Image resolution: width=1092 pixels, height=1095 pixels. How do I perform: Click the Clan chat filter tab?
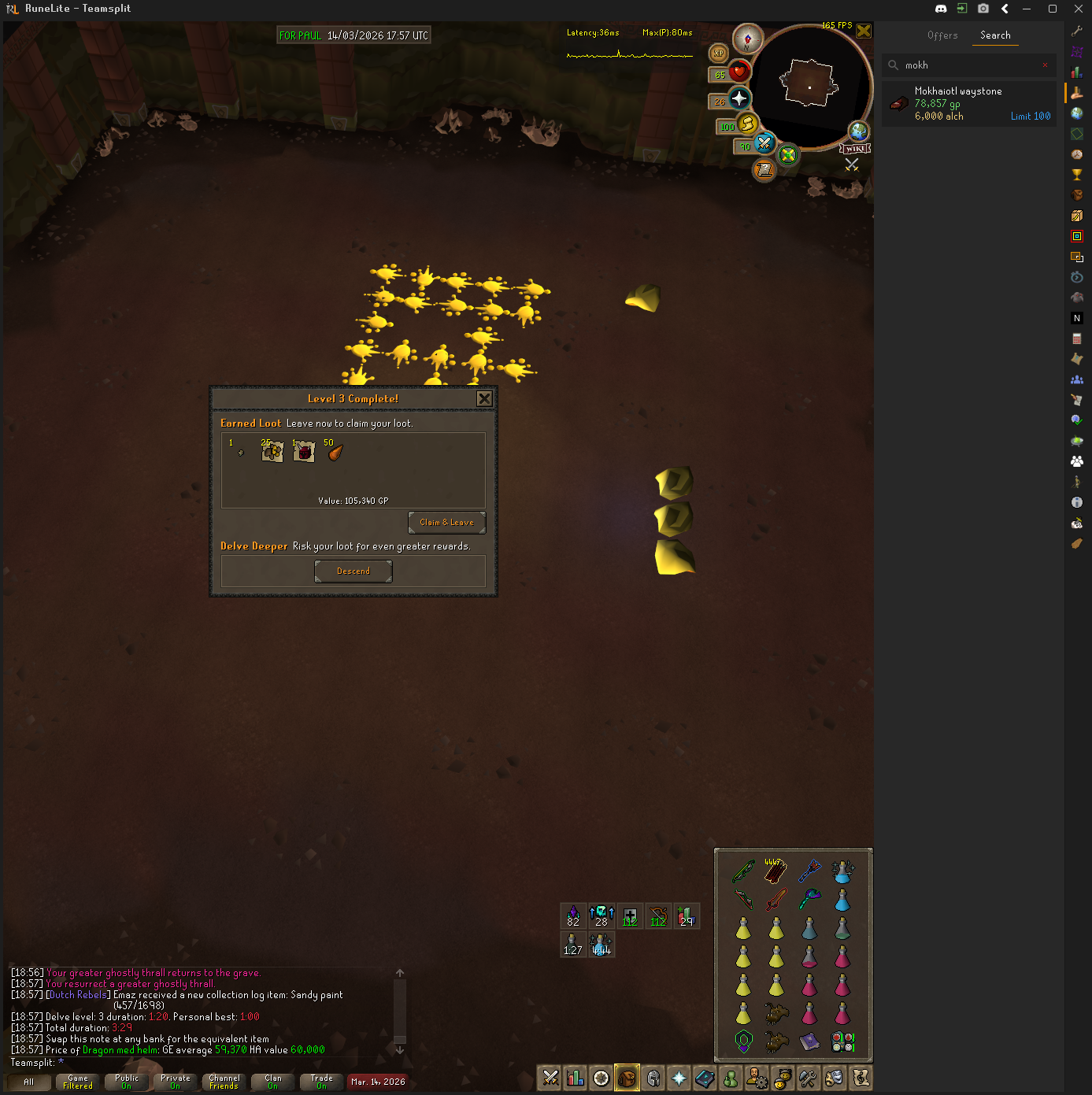point(272,1082)
